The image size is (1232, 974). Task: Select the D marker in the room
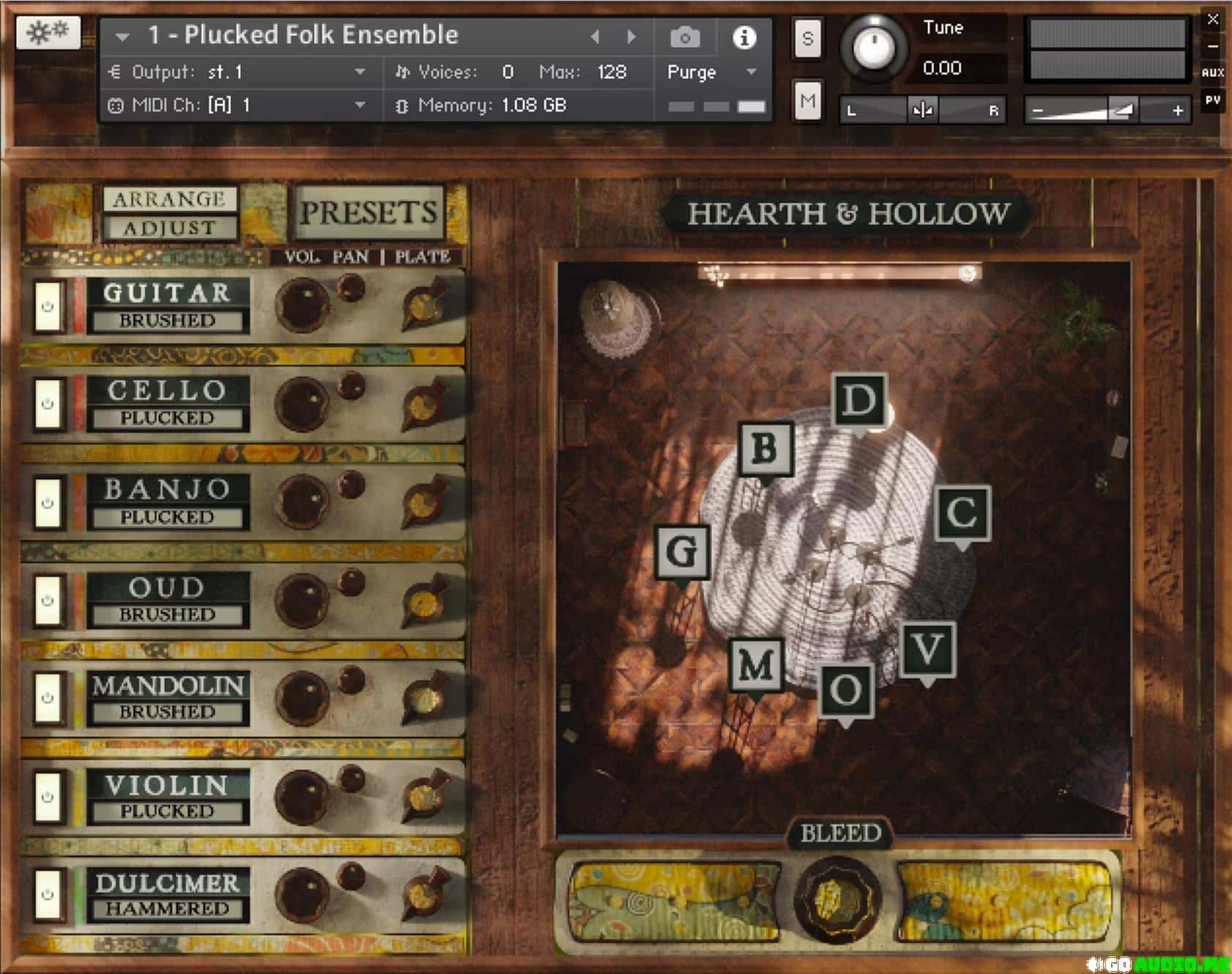pos(859,401)
